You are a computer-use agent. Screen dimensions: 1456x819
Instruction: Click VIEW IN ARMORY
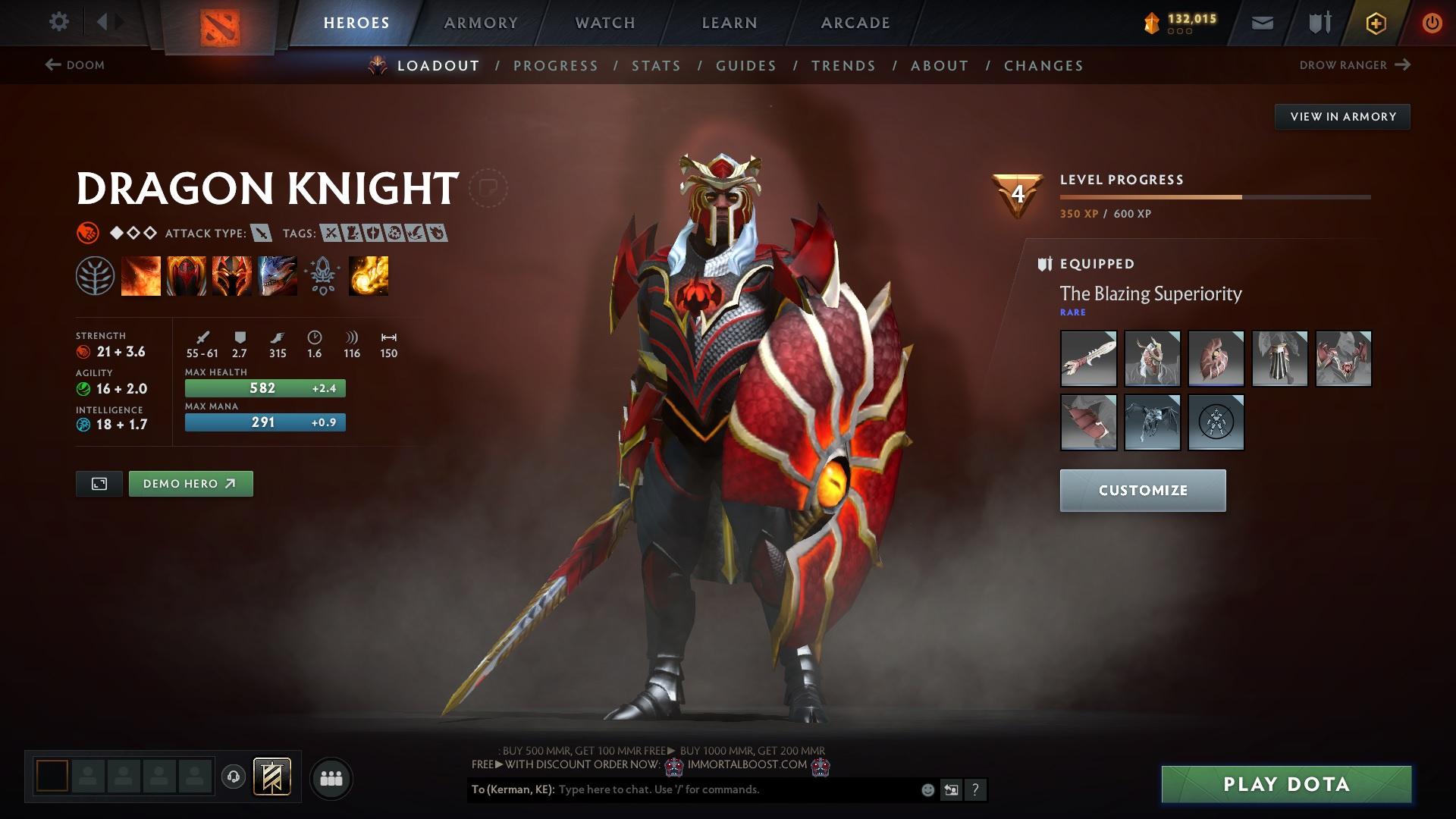coord(1342,116)
